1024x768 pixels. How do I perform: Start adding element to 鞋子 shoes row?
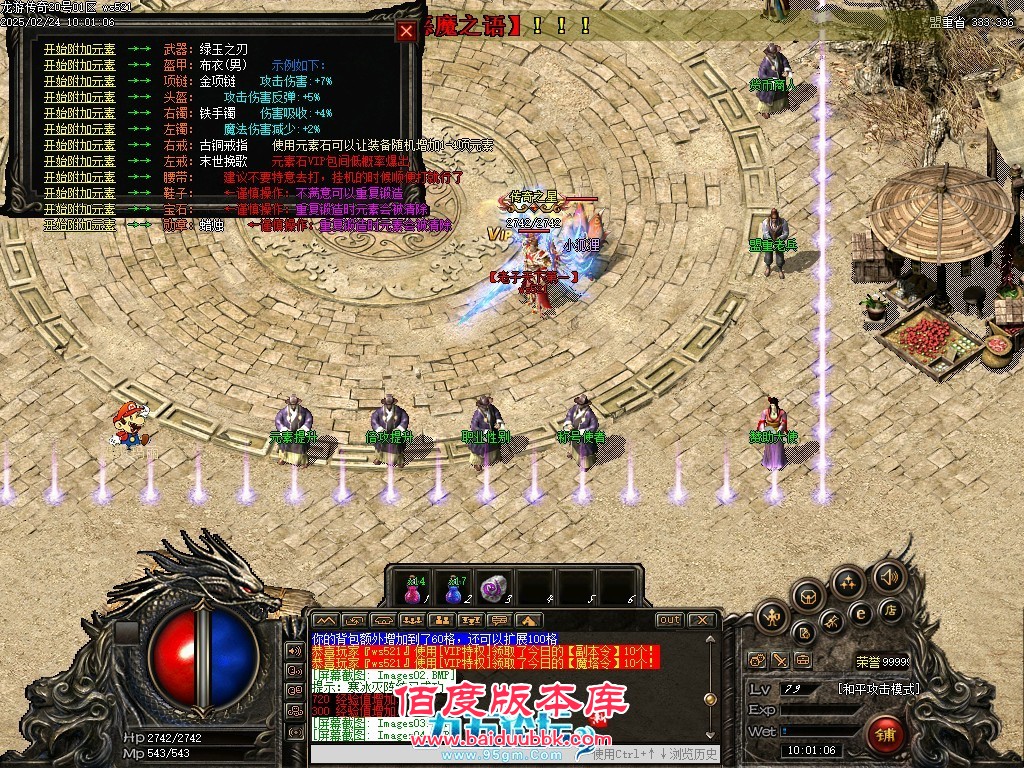point(79,193)
